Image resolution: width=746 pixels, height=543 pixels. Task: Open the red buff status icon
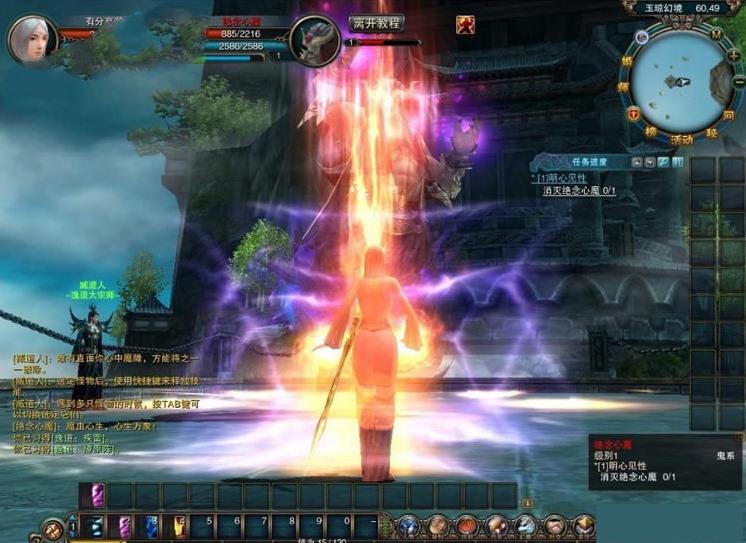click(465, 25)
